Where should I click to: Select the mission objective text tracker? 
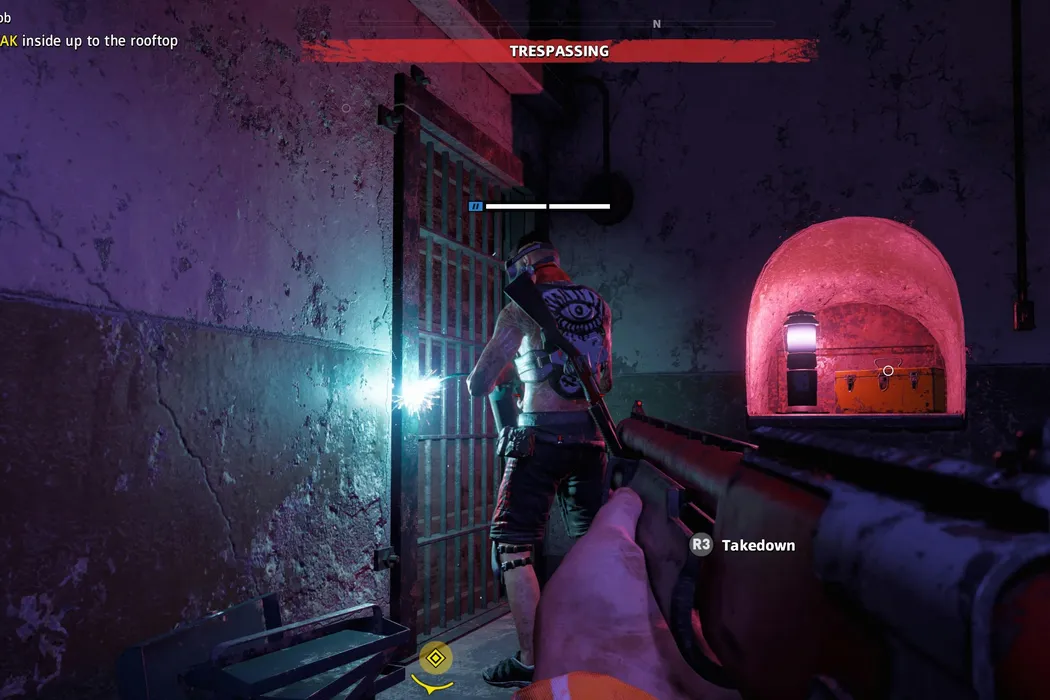88,41
